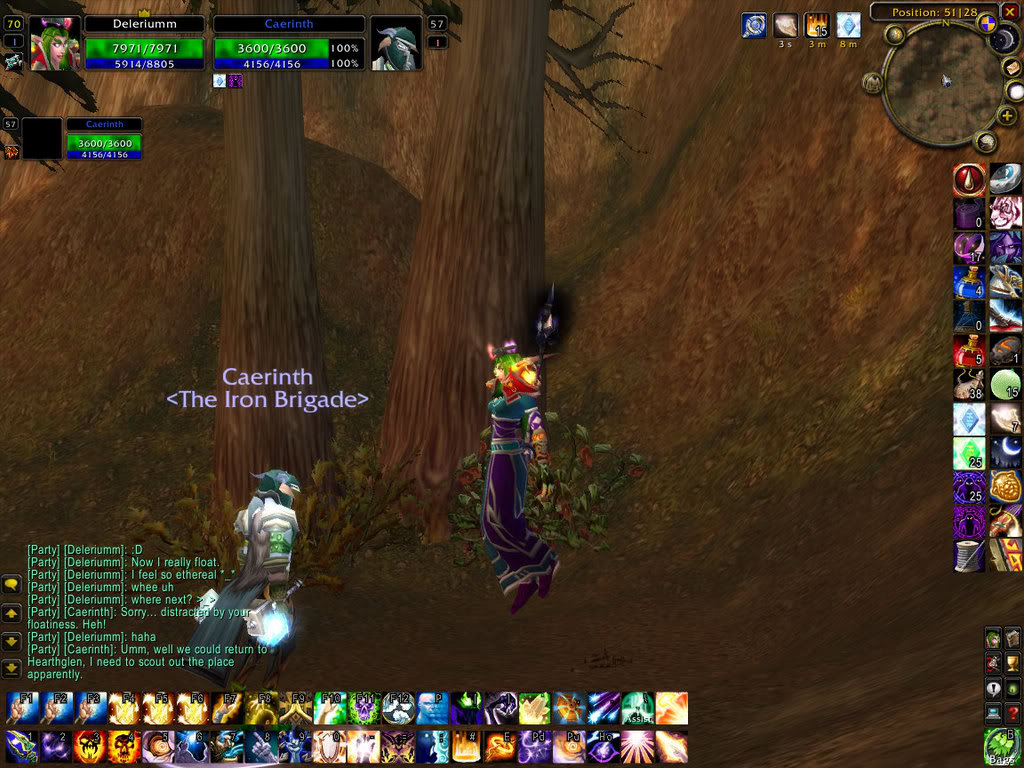The height and width of the screenshot is (768, 1024).
Task: Use the red healing potion with count 5
Action: [x=969, y=350]
